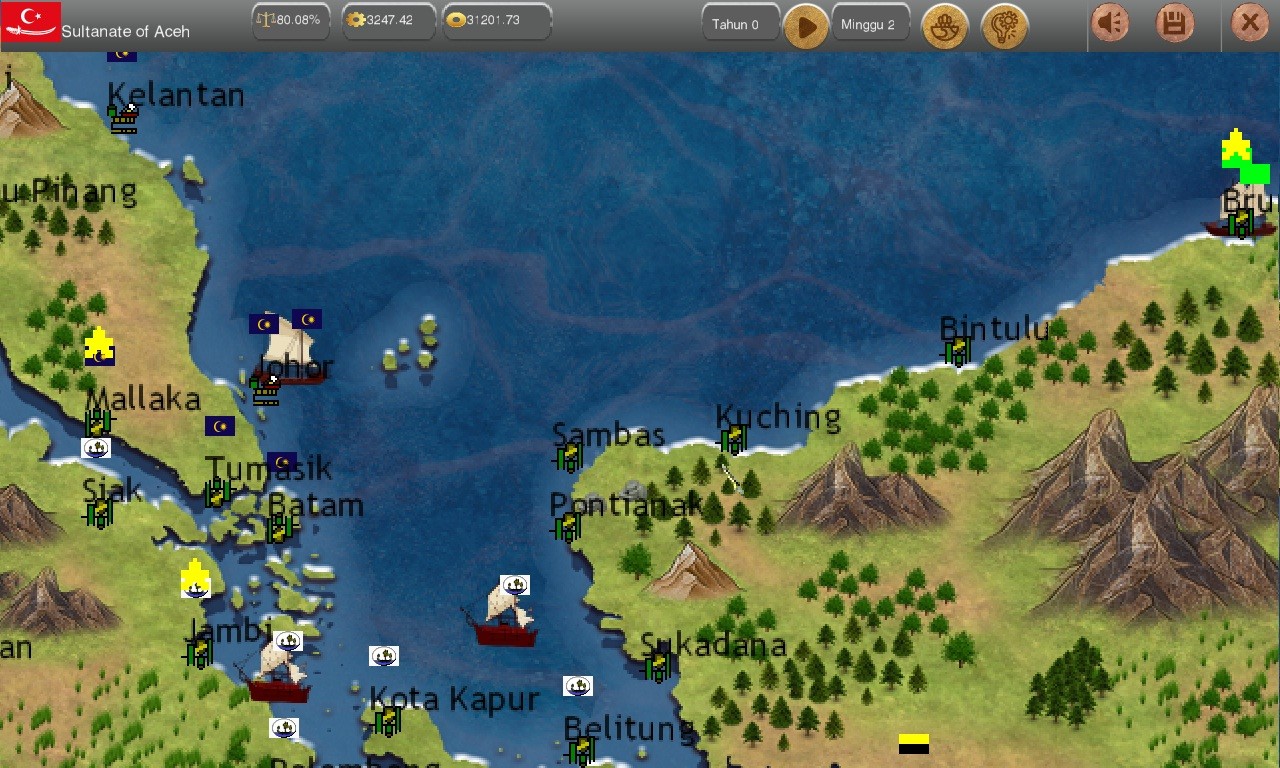The height and width of the screenshot is (768, 1280).
Task: Open the Tahun 0 year selector
Action: click(740, 23)
